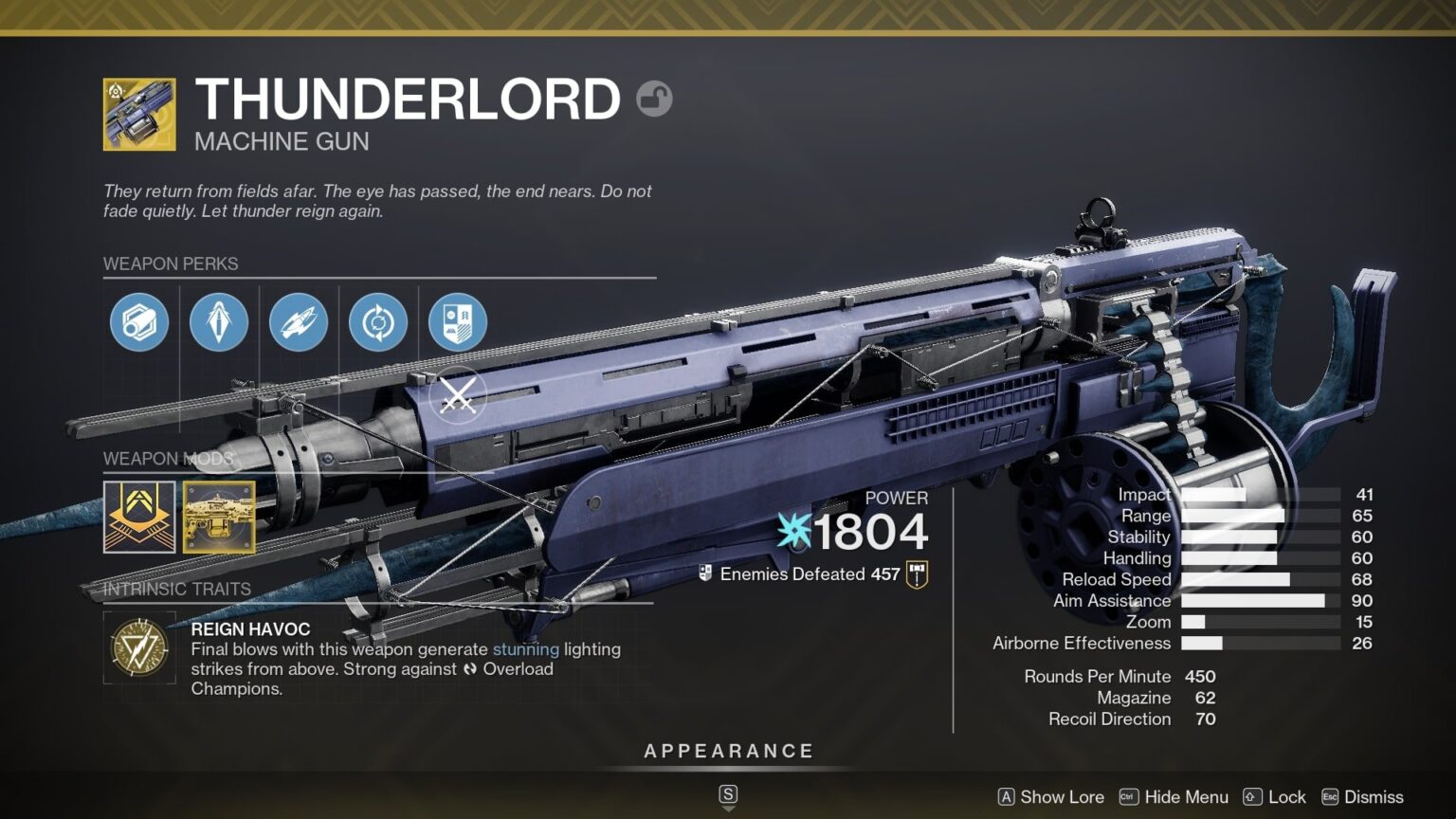Image resolution: width=1456 pixels, height=819 pixels.
Task: Select the magazine-shaped weapon perk icon
Action: coord(138,322)
